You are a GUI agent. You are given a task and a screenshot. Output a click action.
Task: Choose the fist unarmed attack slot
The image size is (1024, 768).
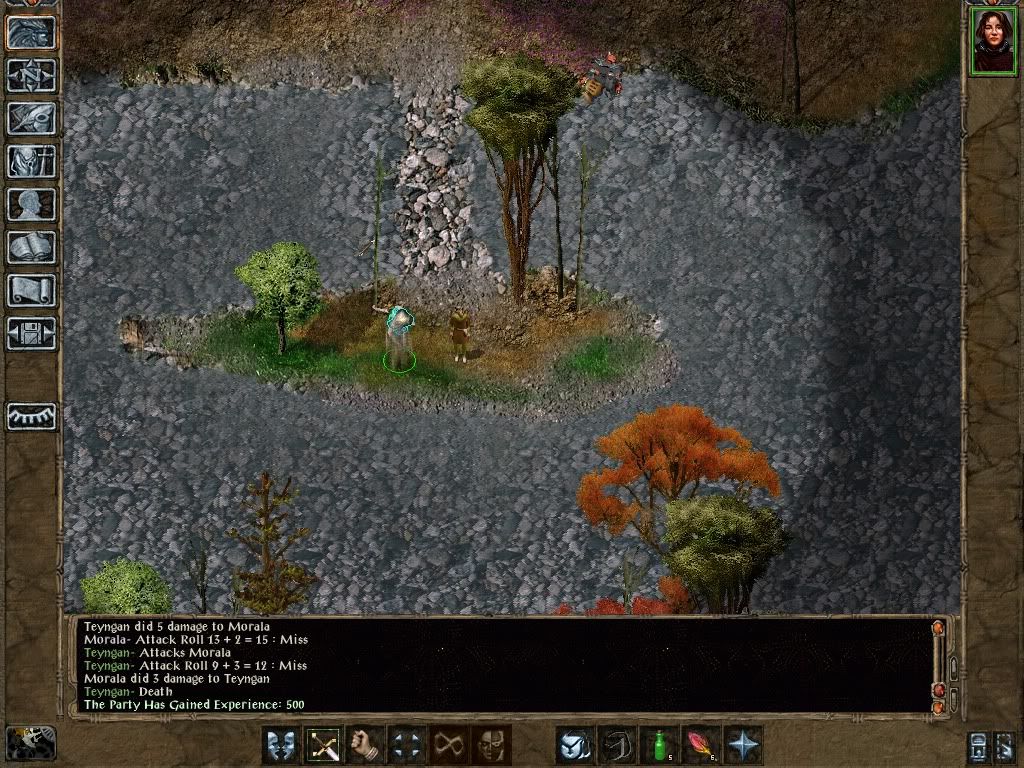coord(367,745)
